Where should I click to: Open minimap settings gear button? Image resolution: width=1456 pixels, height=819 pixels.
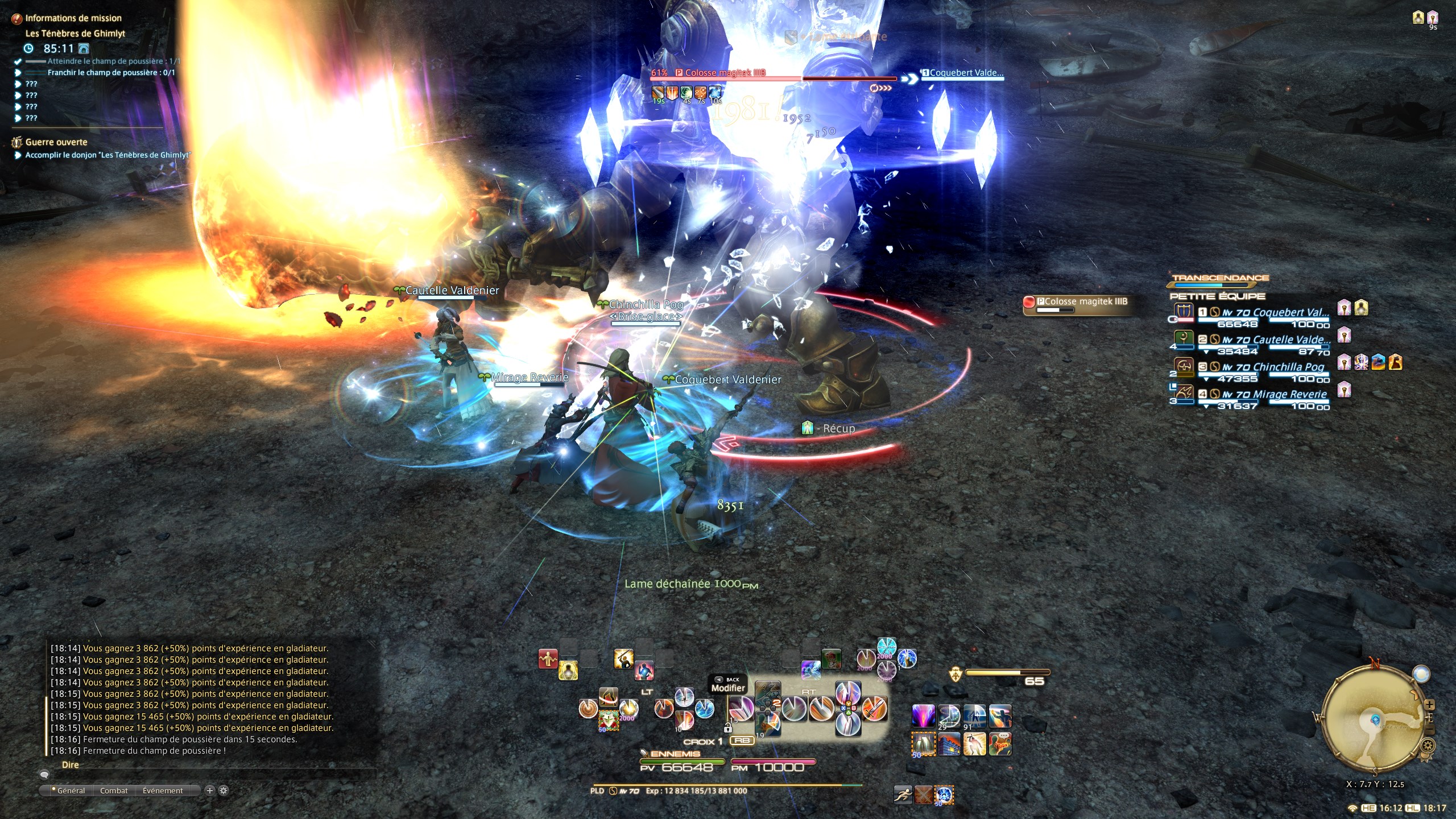pyautogui.click(x=1428, y=745)
